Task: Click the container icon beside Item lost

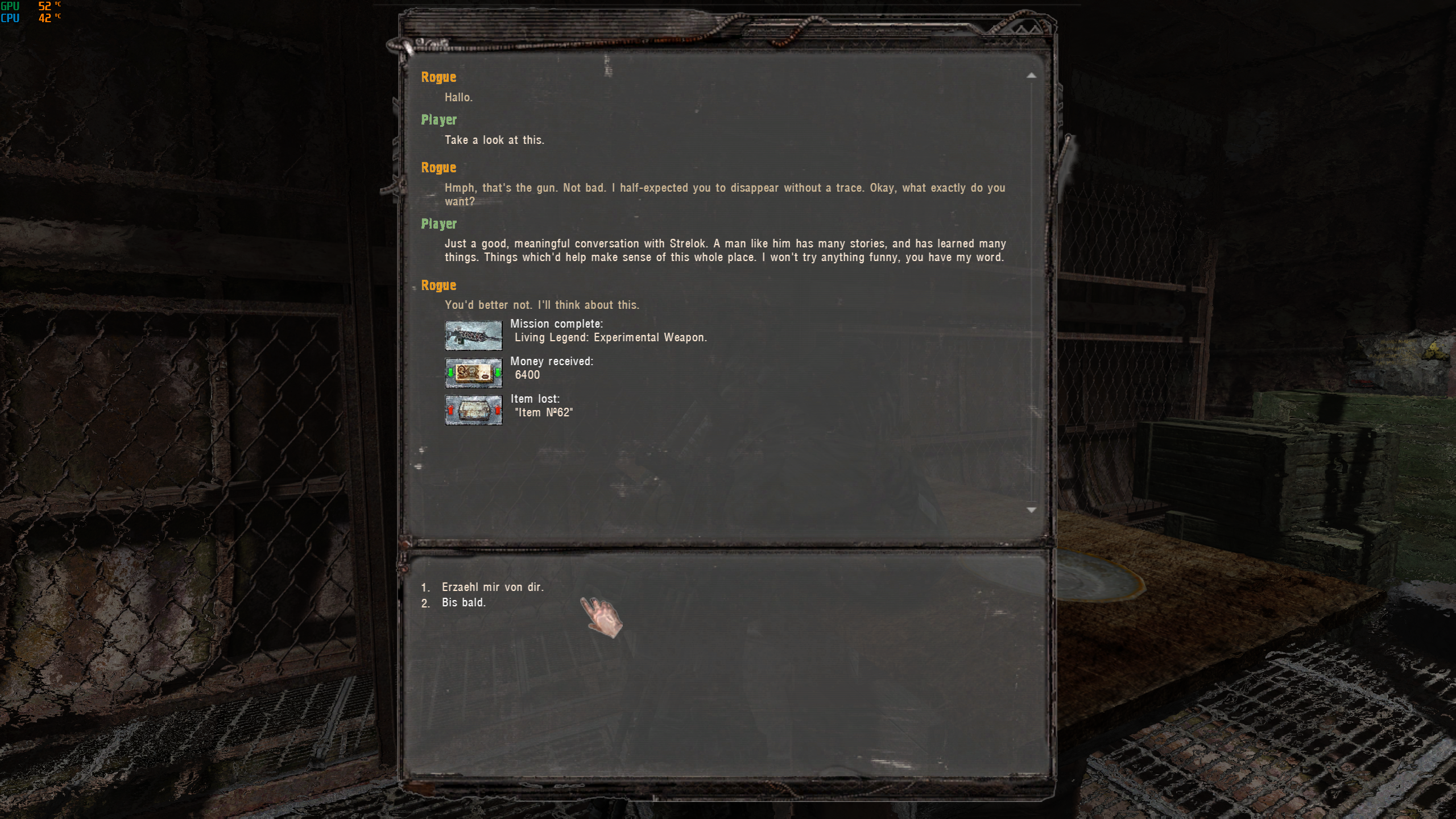Action: click(x=474, y=409)
